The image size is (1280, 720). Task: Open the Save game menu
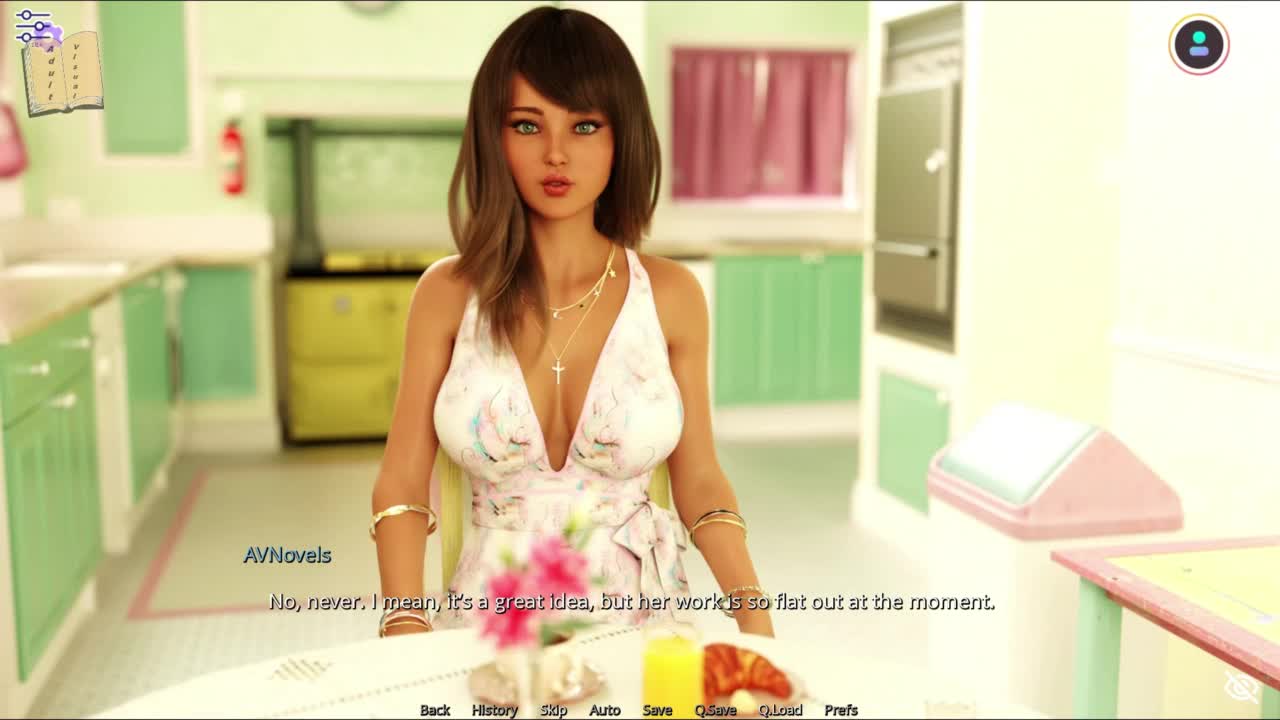click(657, 709)
